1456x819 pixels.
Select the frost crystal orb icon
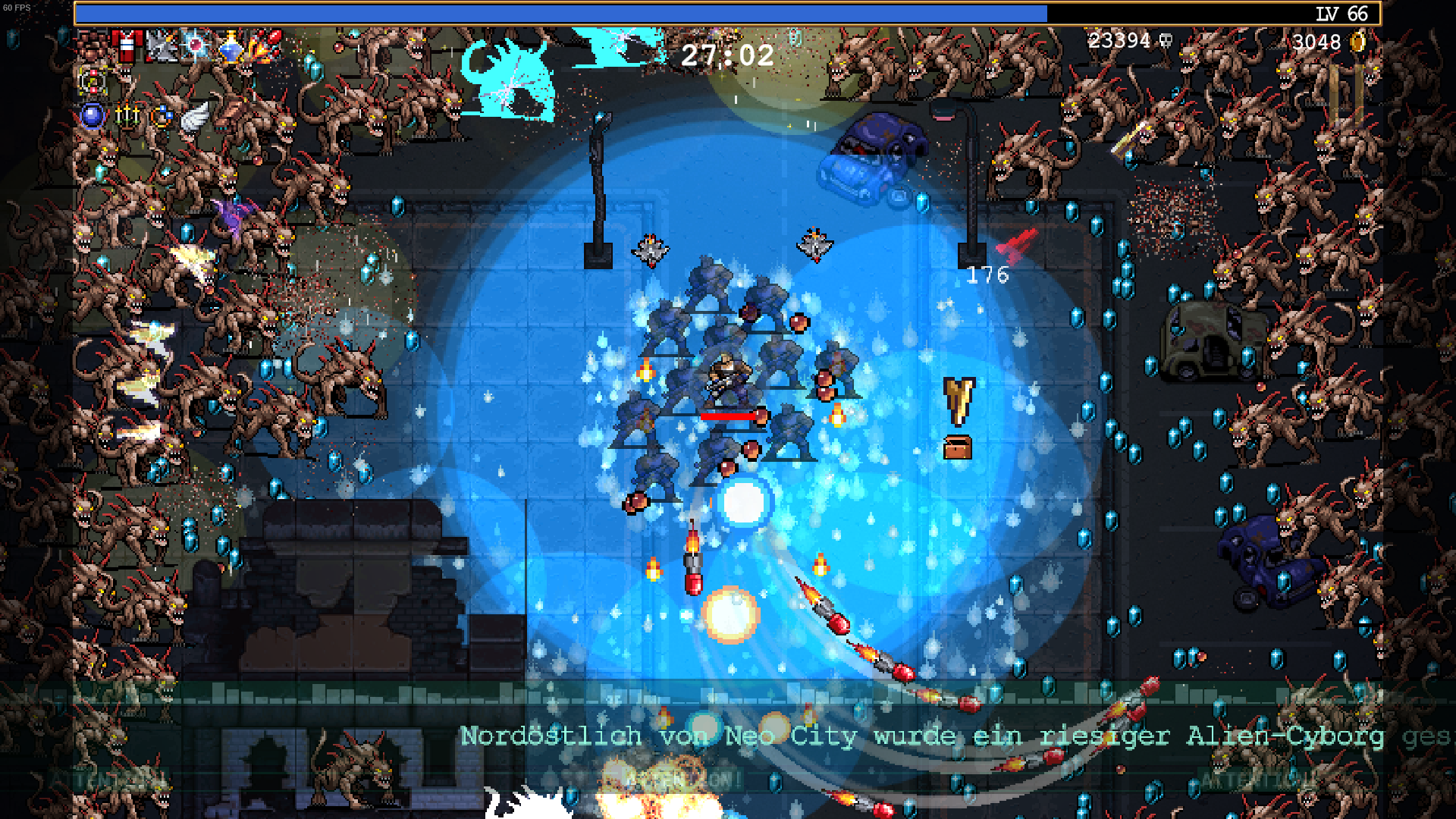click(195, 46)
